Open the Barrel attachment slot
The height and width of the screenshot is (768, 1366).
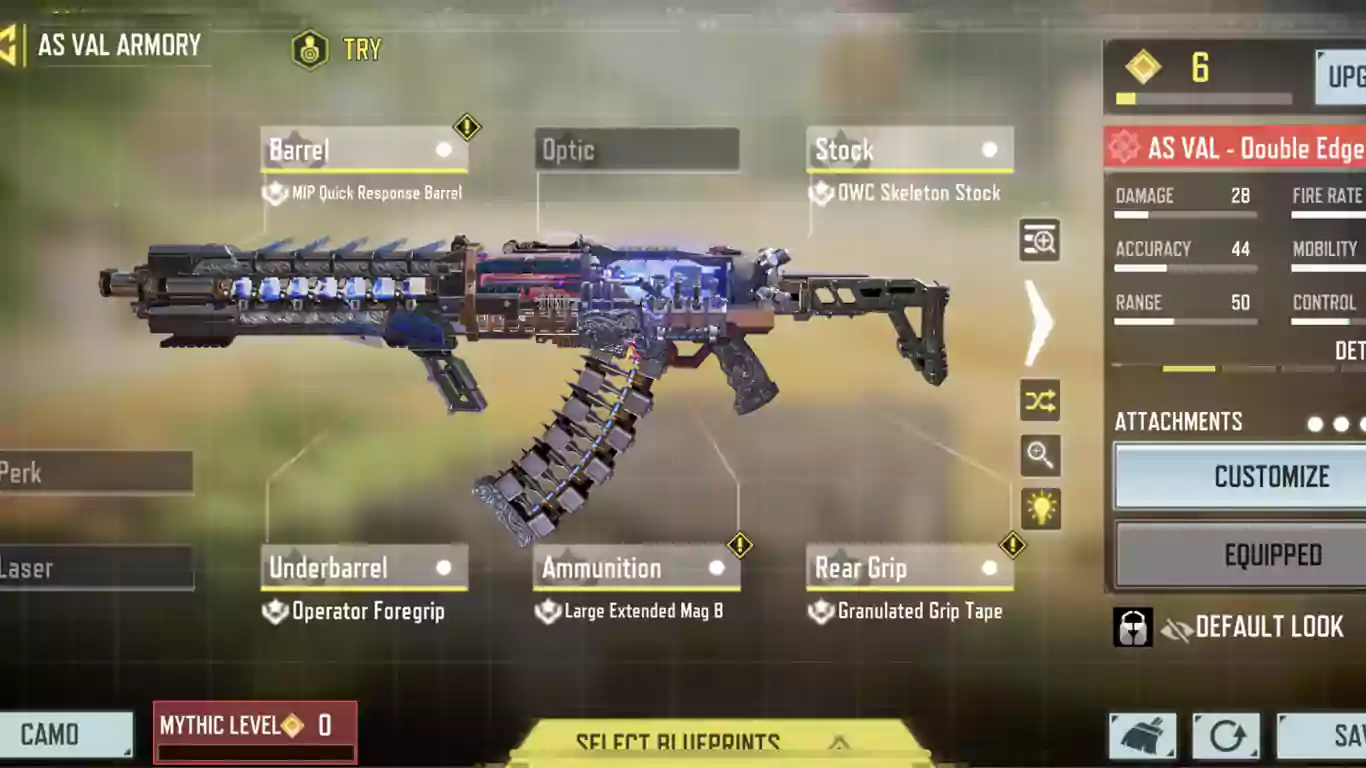(x=363, y=150)
